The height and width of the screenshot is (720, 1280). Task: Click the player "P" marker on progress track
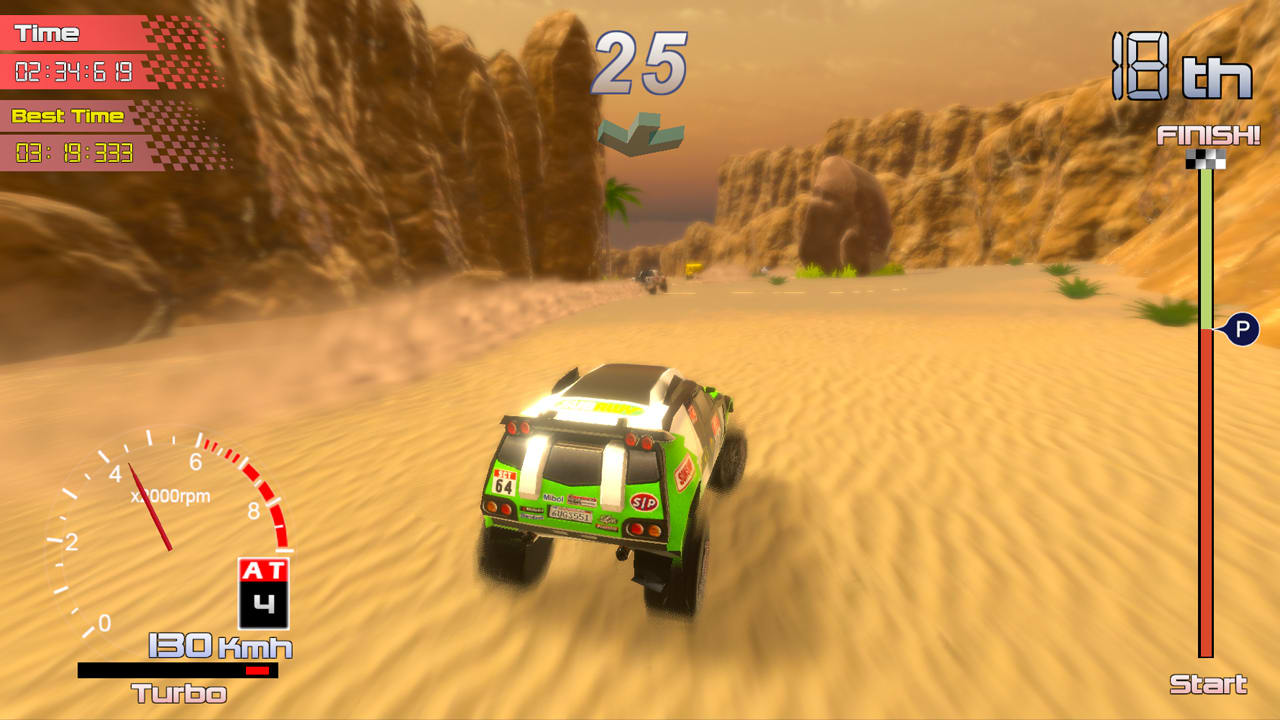[x=1241, y=329]
